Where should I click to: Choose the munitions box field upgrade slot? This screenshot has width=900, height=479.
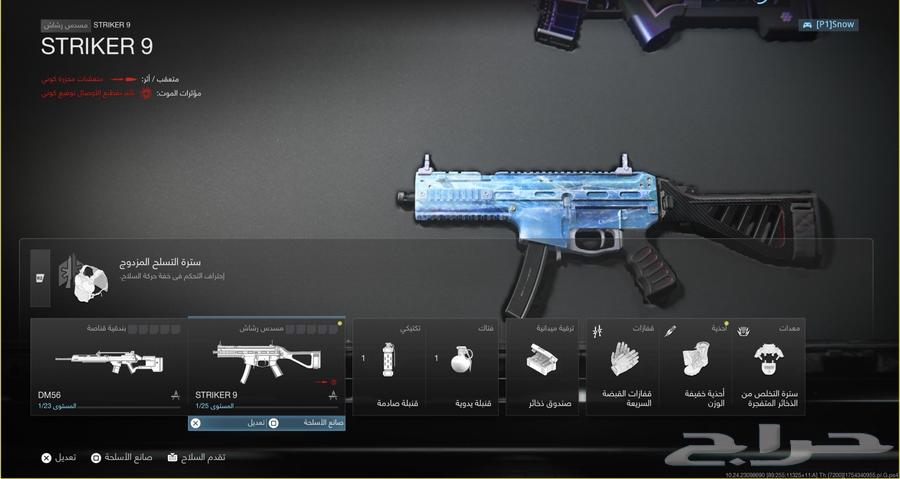[544, 366]
